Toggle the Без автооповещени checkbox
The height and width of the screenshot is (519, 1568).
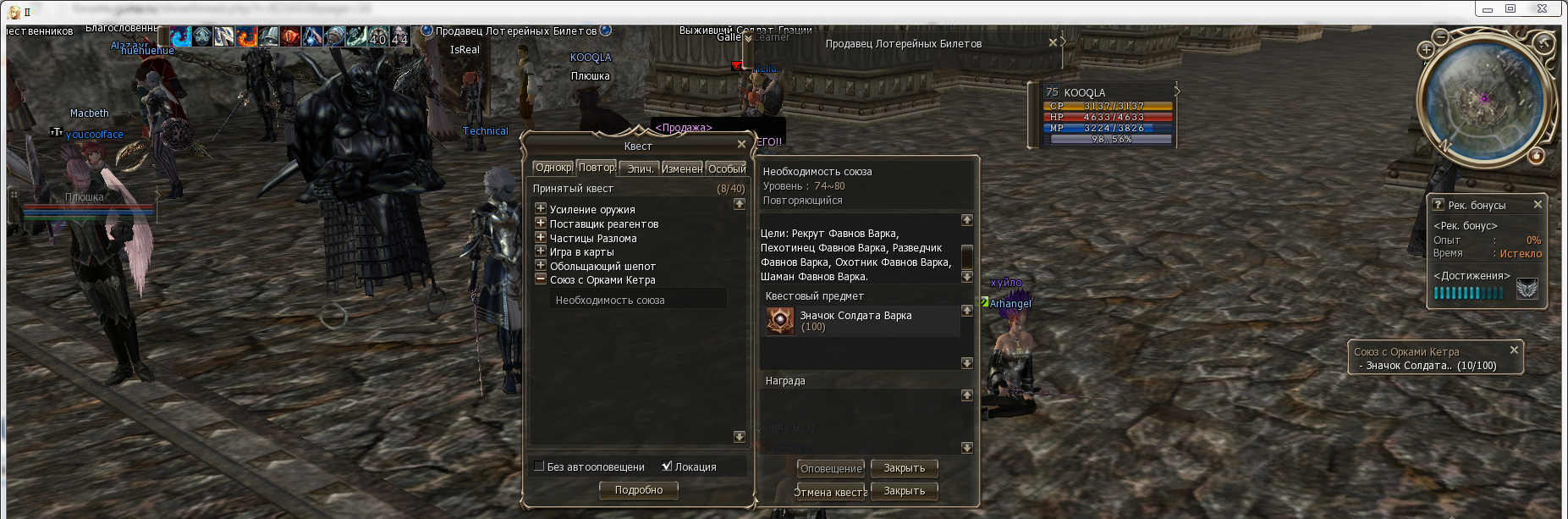click(x=539, y=466)
